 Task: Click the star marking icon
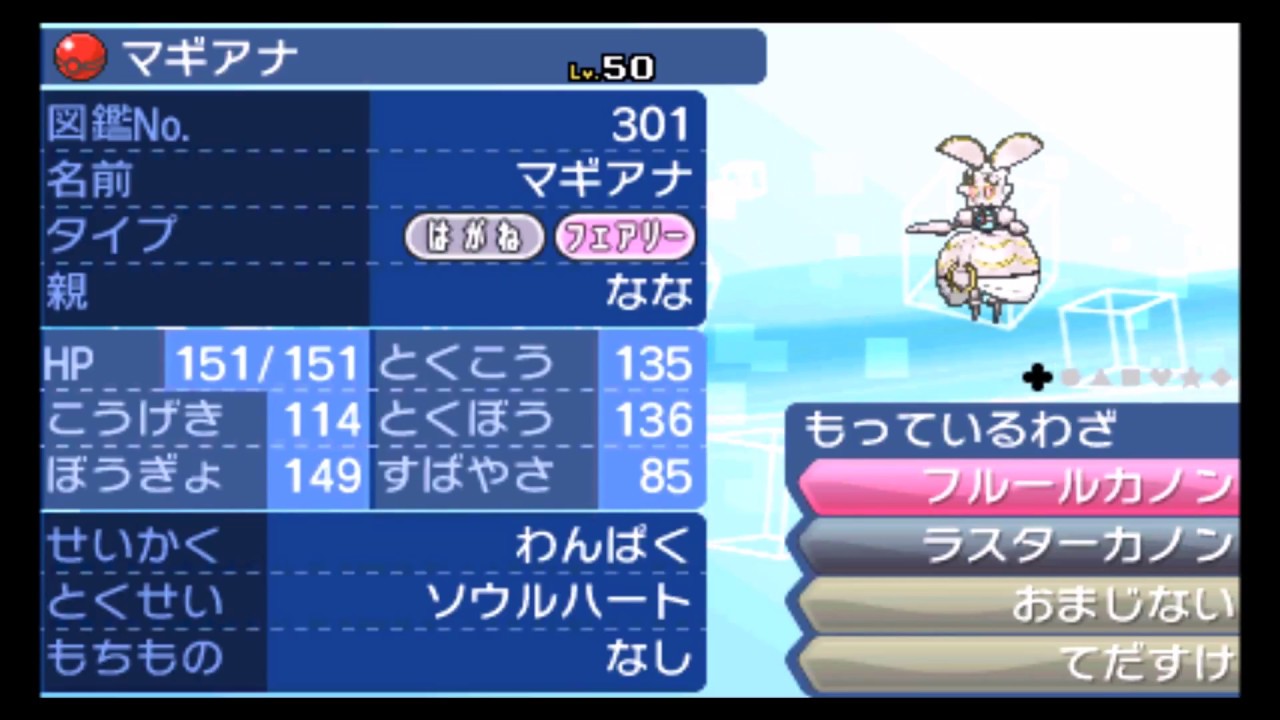point(1190,378)
